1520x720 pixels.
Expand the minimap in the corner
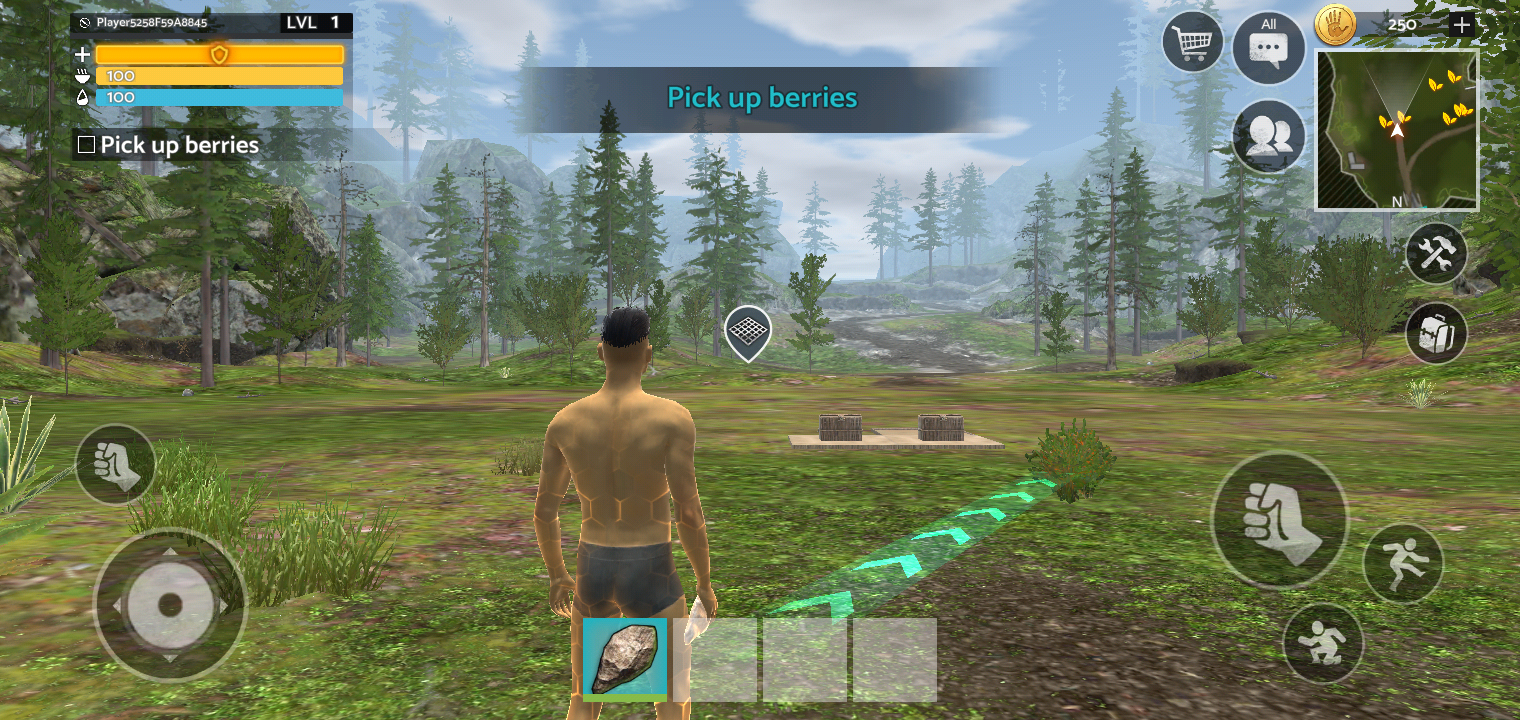(x=1396, y=127)
